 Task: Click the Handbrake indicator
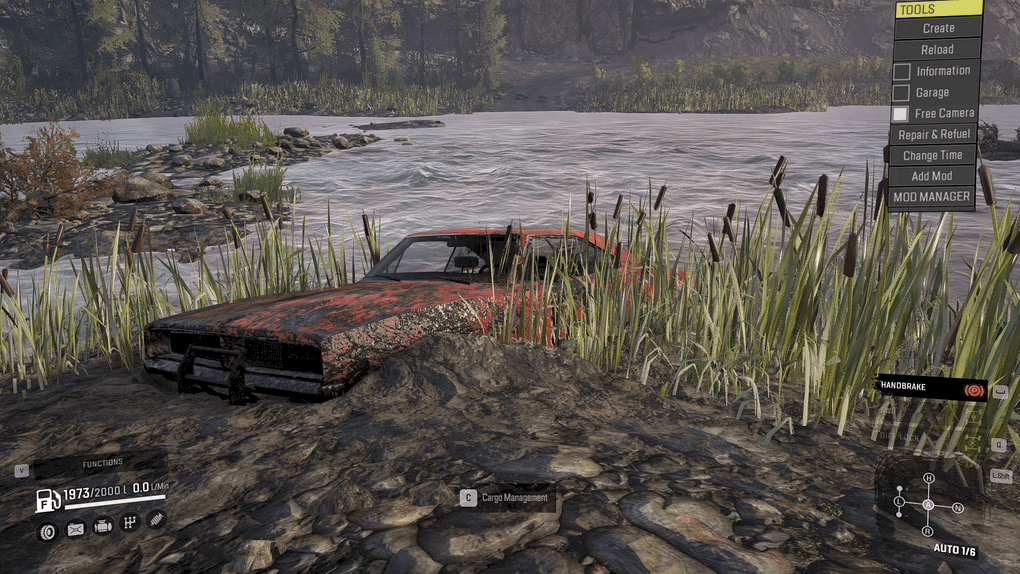931,387
